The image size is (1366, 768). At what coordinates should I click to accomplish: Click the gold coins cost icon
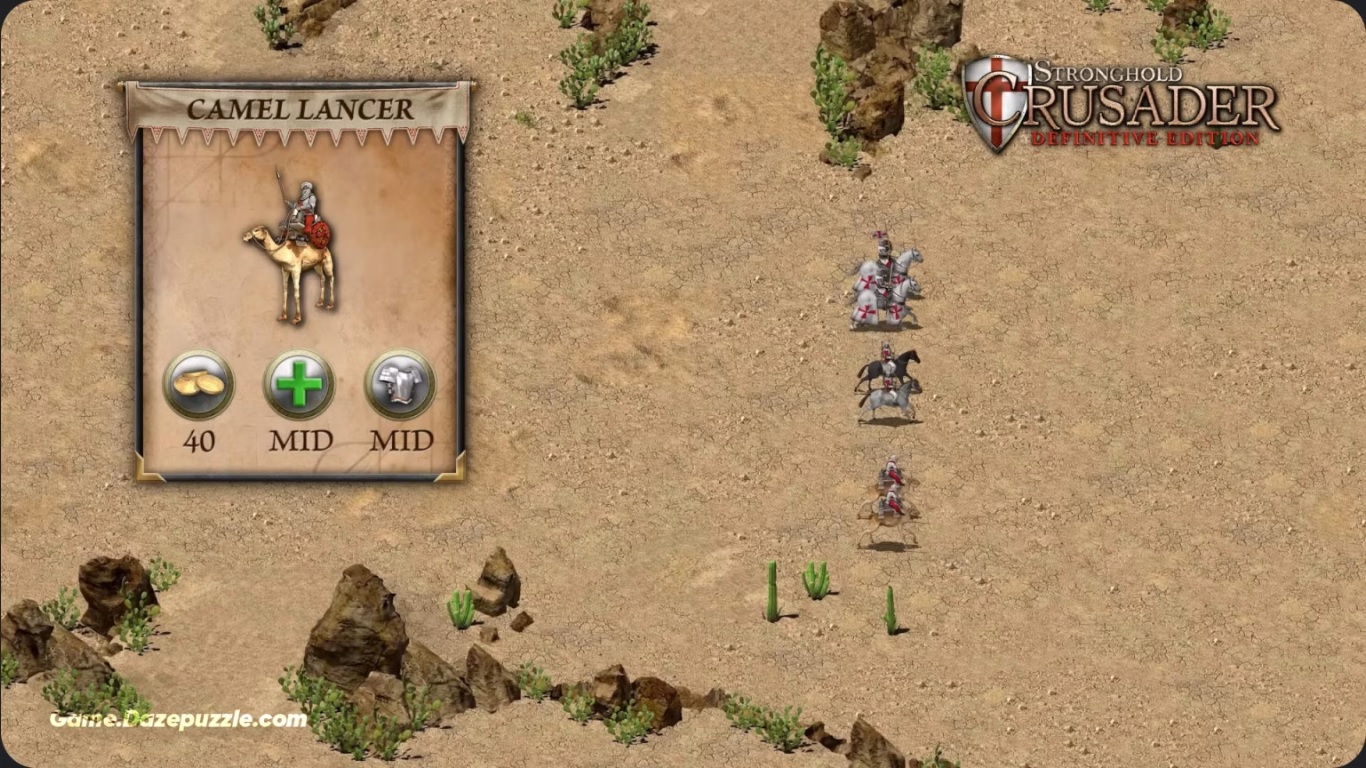tap(199, 385)
